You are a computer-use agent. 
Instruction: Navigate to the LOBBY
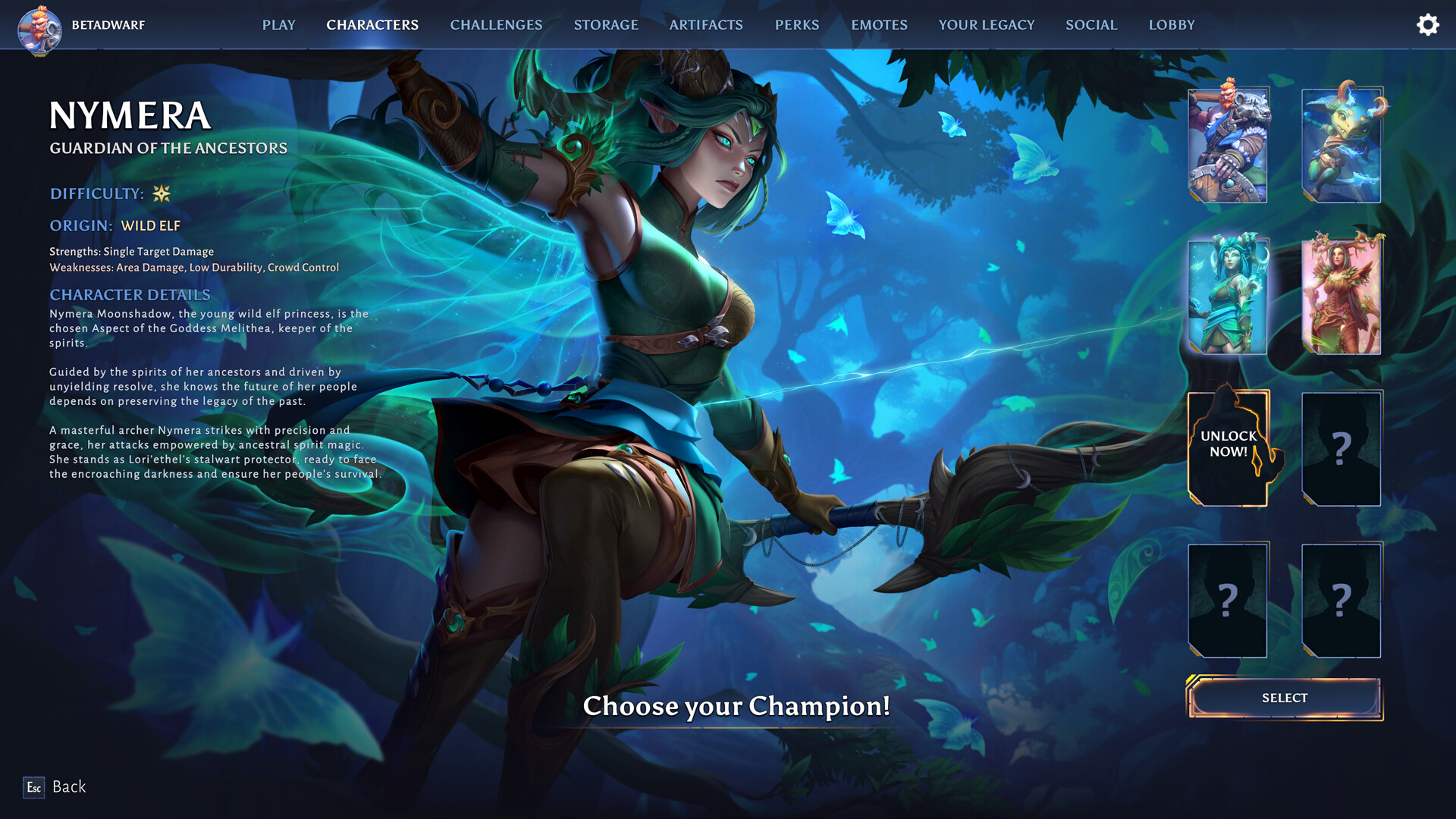pyautogui.click(x=1172, y=24)
